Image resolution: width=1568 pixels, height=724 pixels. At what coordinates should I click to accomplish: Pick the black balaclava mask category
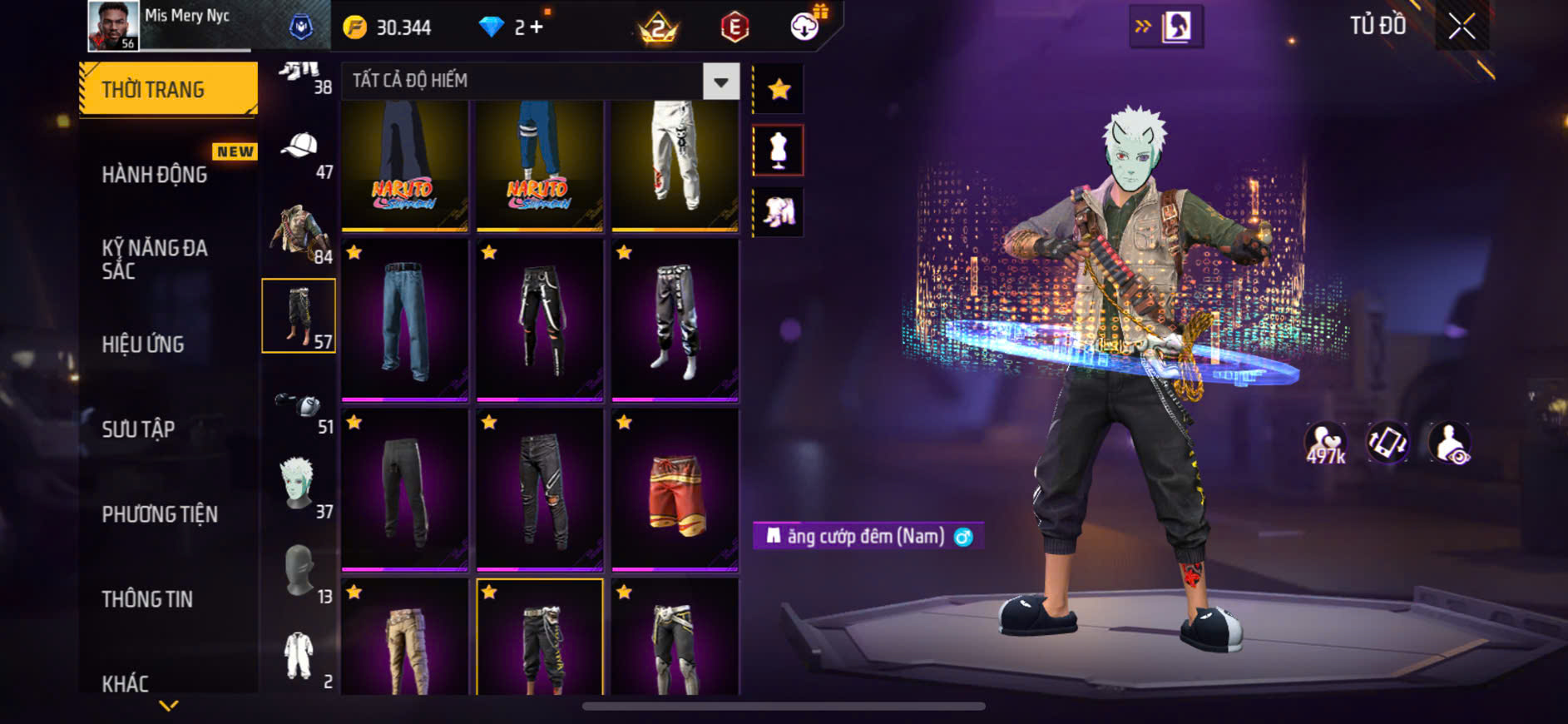tap(298, 571)
